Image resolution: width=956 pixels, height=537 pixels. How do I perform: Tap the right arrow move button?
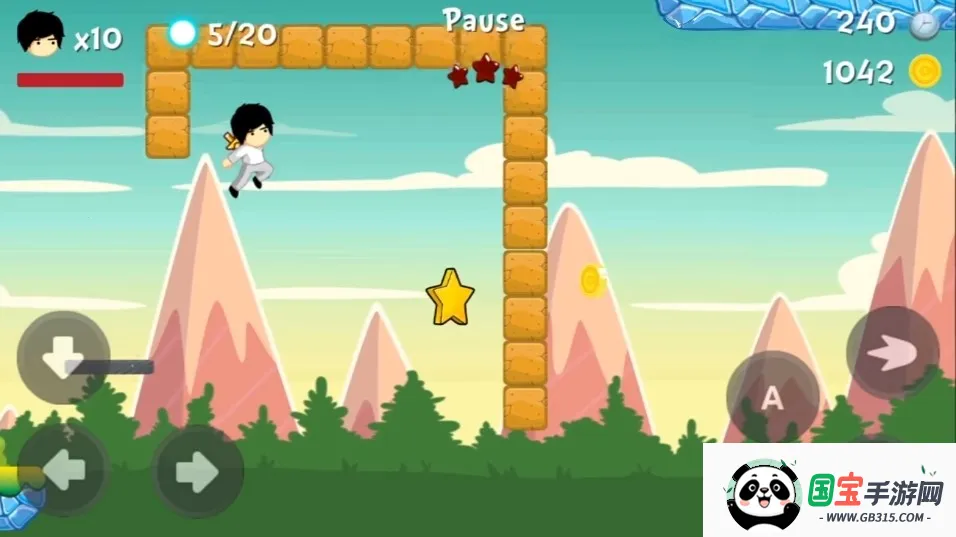coord(198,472)
